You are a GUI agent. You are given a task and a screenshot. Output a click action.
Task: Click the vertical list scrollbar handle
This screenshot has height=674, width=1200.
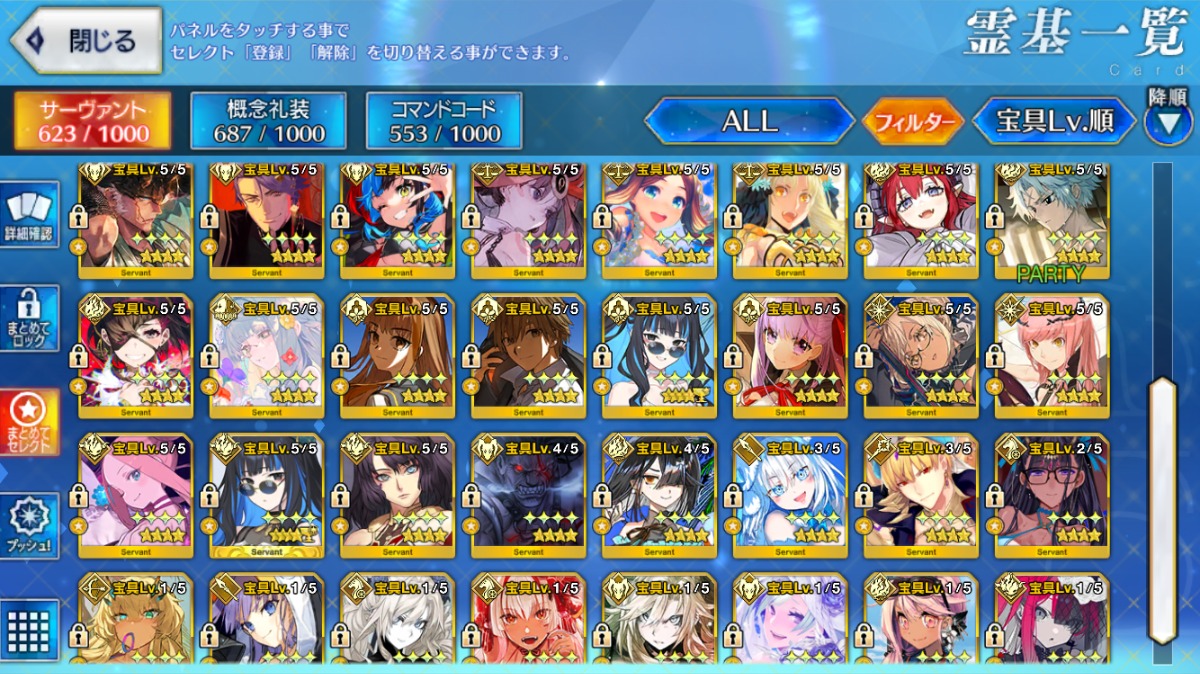pos(1162,510)
